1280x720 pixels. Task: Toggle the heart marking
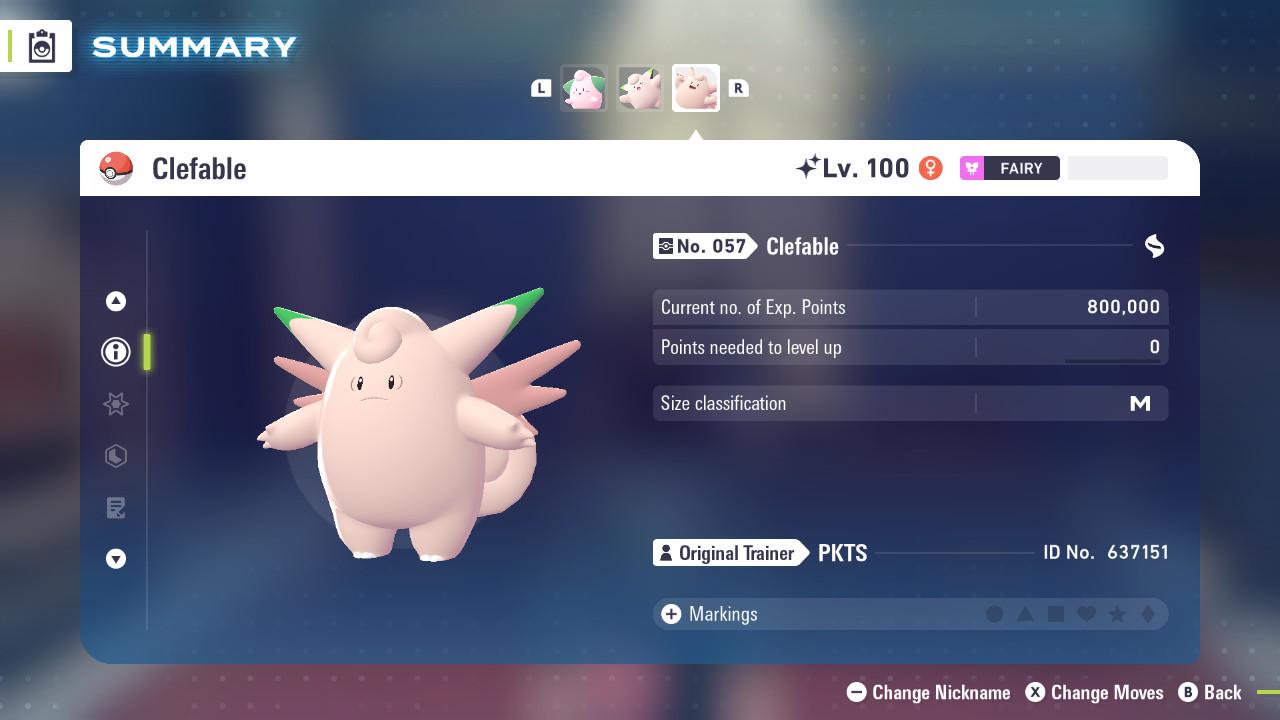coord(1088,614)
